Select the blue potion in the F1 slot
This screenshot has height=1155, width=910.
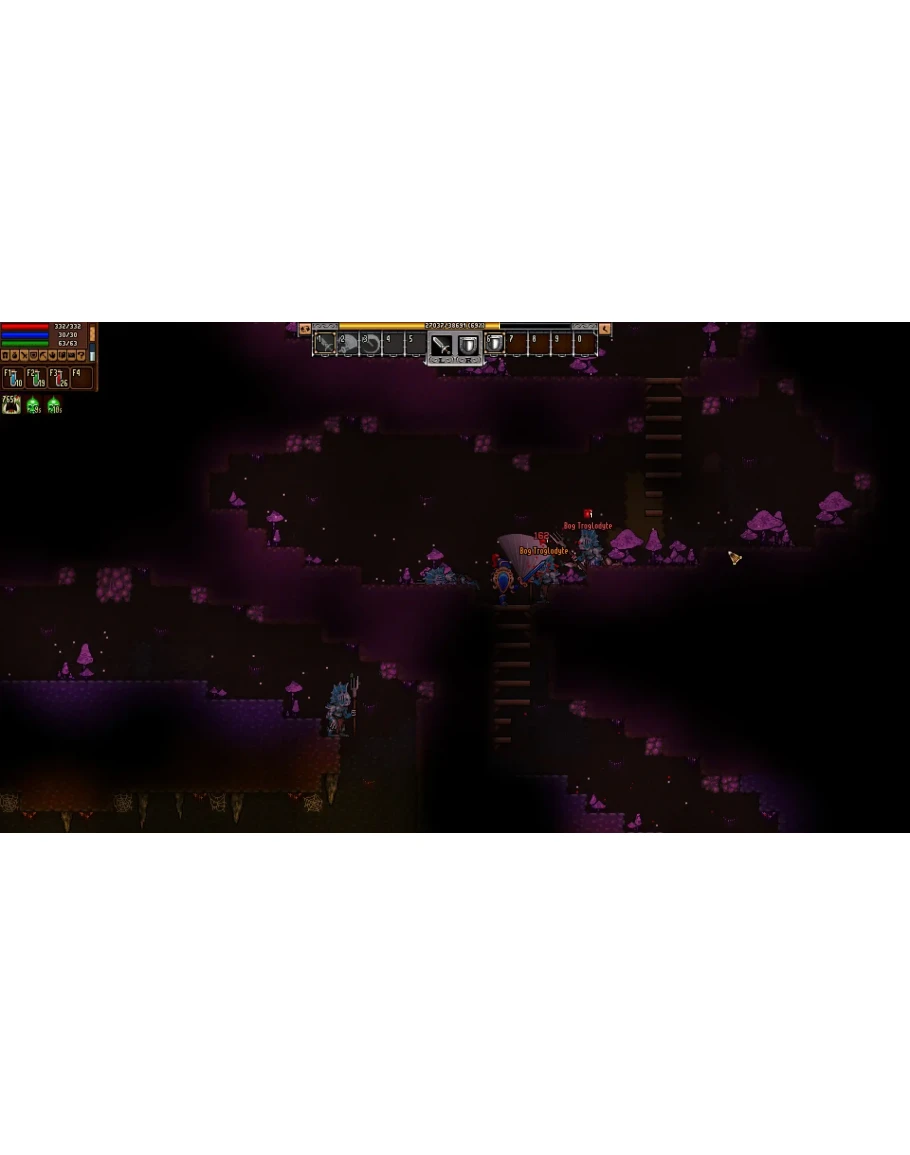click(x=13, y=378)
